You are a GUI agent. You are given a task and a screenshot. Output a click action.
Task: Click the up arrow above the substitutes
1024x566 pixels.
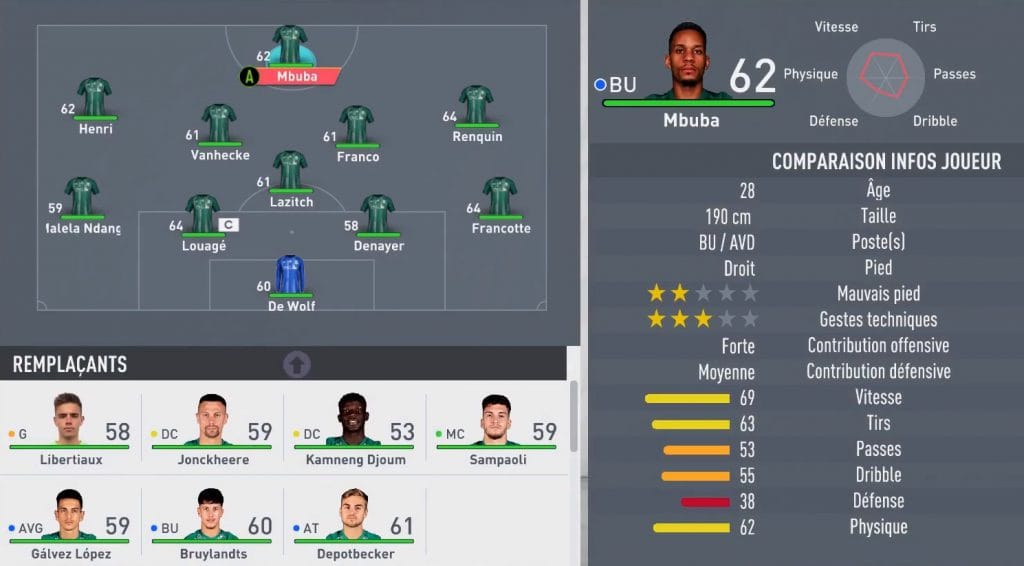297,364
